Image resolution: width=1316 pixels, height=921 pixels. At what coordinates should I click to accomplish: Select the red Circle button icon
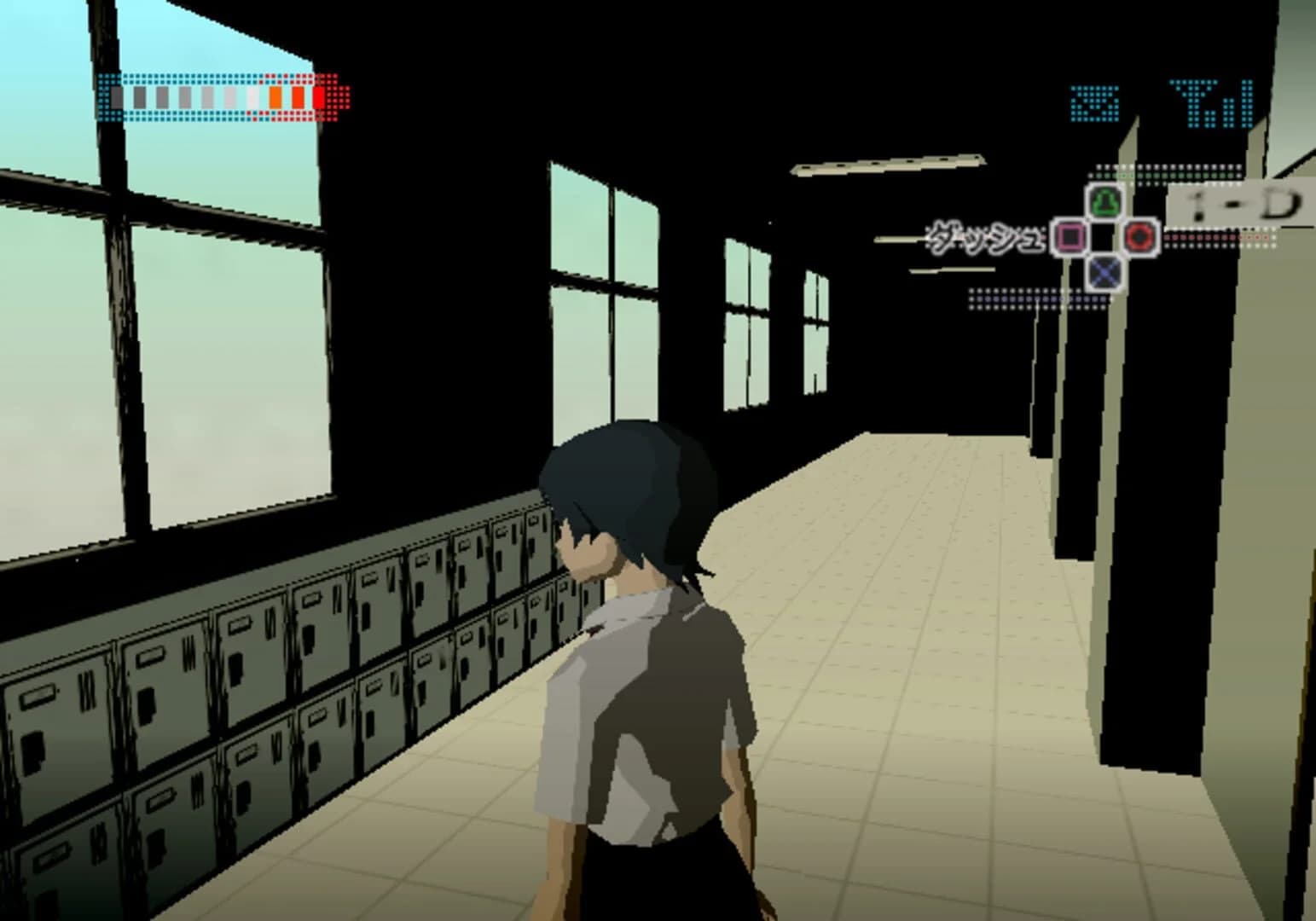click(1139, 237)
